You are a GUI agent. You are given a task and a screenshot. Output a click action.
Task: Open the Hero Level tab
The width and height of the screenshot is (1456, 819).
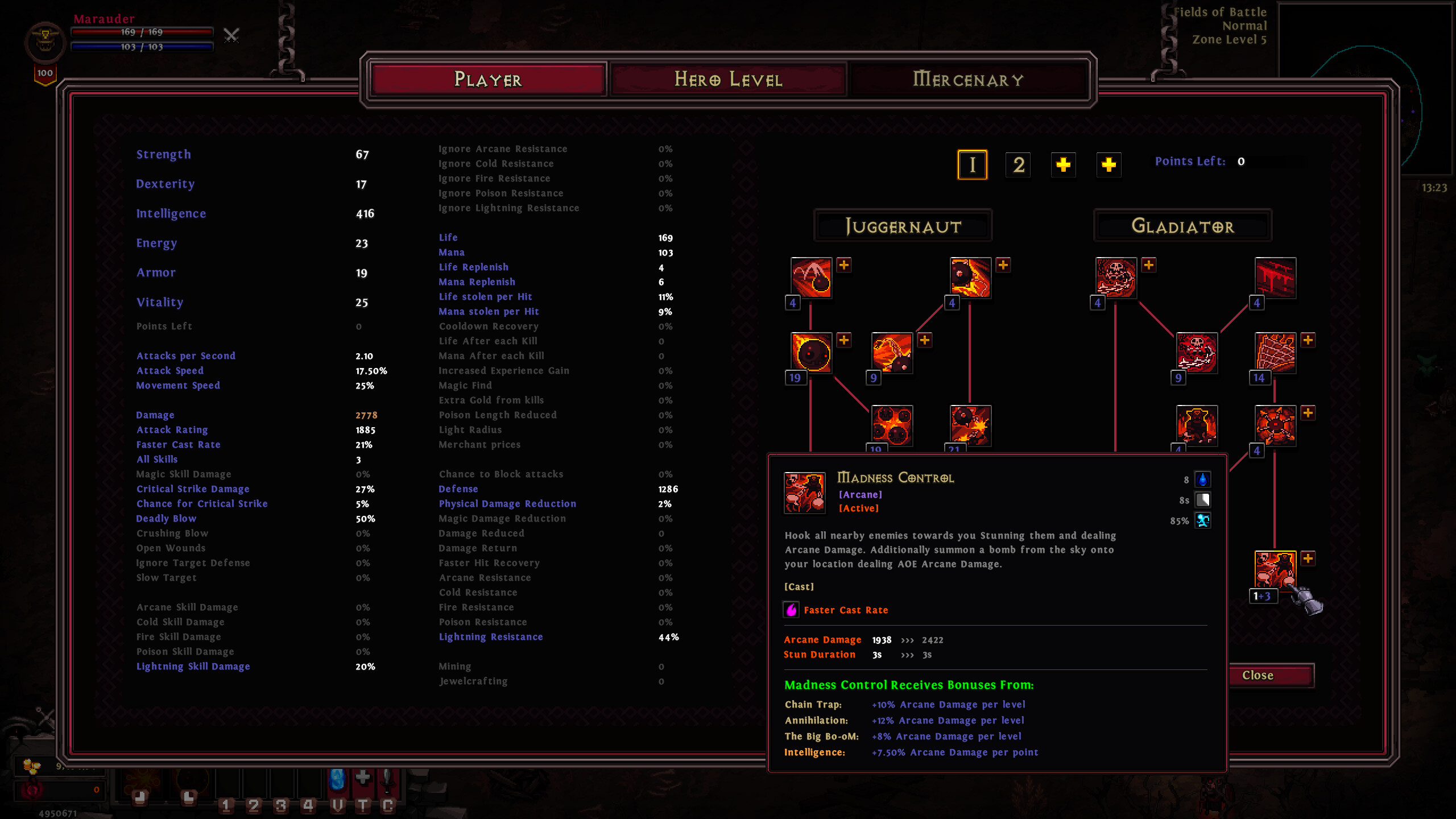(x=729, y=80)
